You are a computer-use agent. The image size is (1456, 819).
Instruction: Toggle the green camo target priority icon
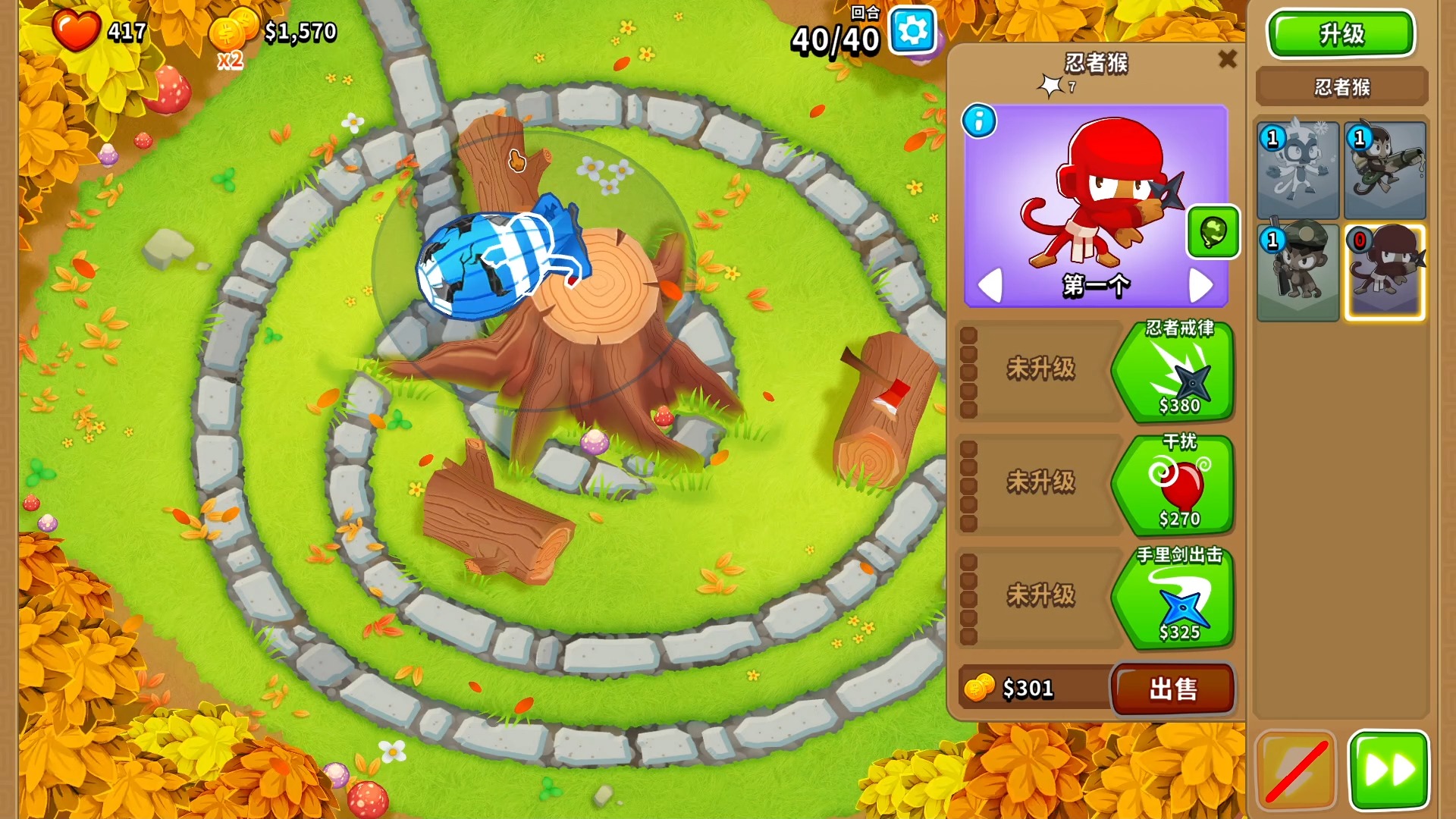pyautogui.click(x=1213, y=232)
